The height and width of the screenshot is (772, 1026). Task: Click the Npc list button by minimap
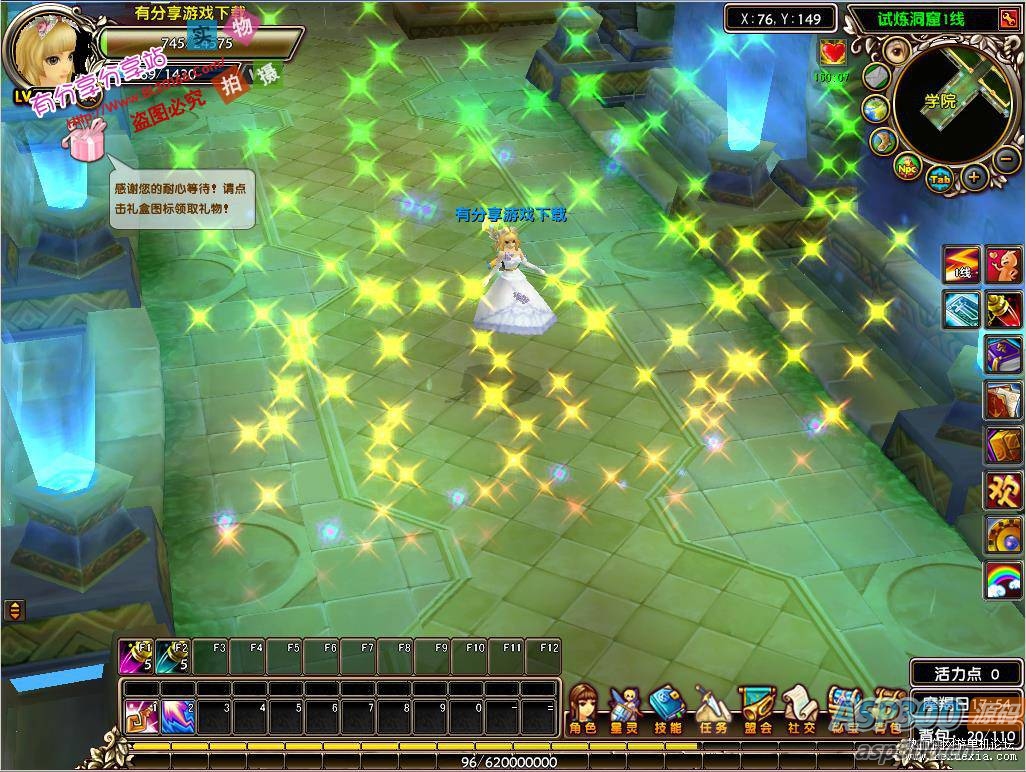tap(906, 165)
